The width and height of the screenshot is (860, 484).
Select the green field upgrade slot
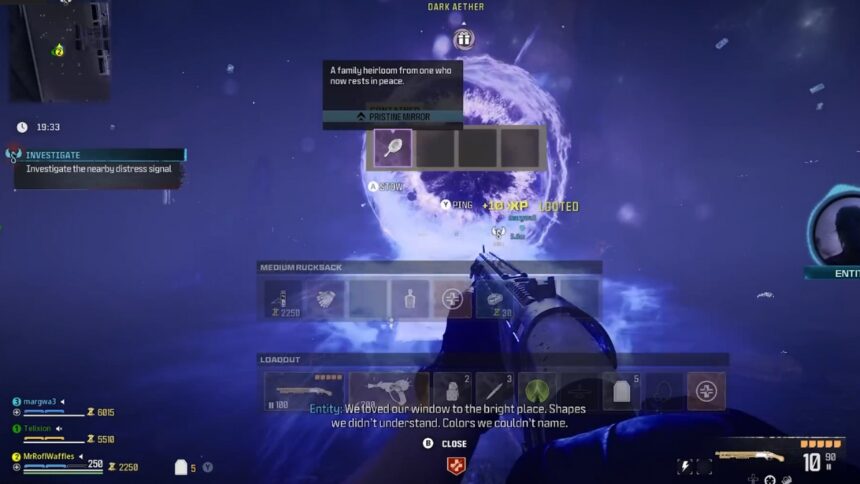[x=537, y=391]
